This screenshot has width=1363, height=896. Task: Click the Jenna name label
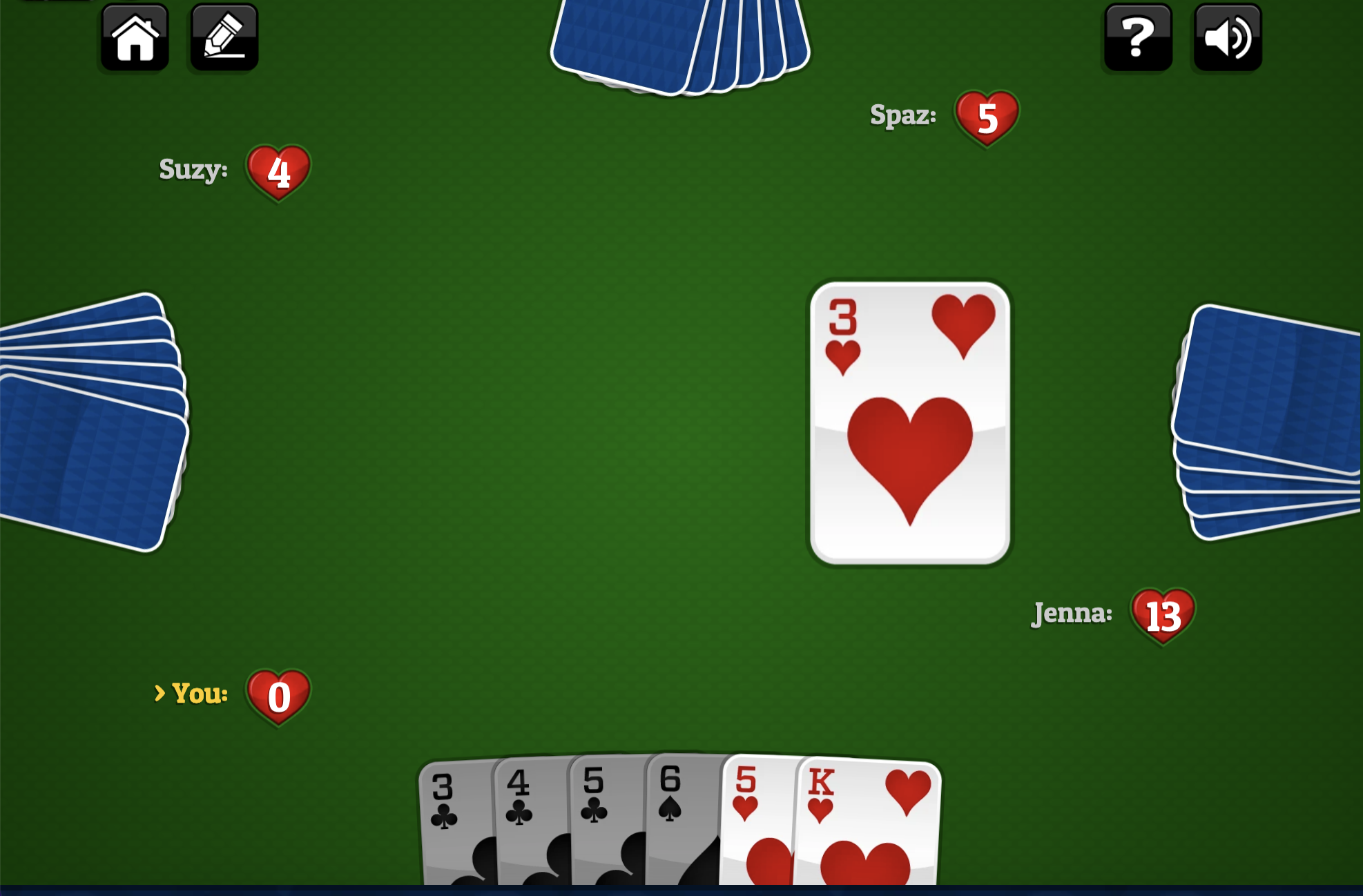tap(1070, 614)
